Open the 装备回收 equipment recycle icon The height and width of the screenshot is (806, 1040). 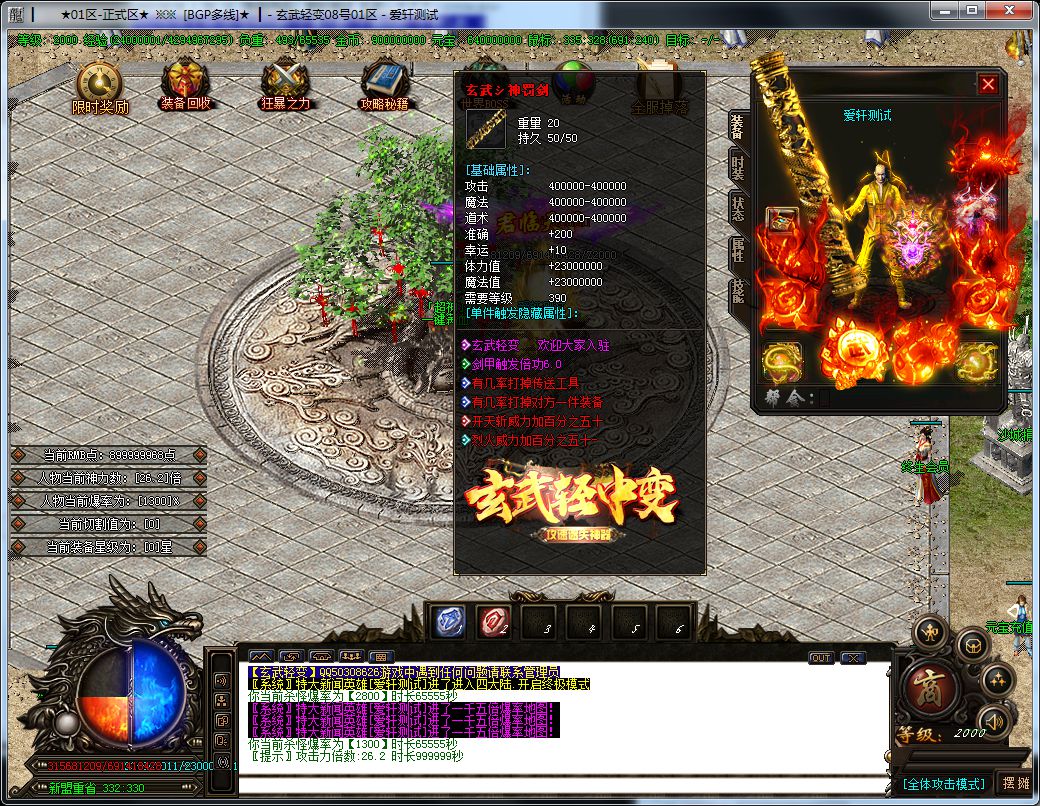pyautogui.click(x=185, y=84)
